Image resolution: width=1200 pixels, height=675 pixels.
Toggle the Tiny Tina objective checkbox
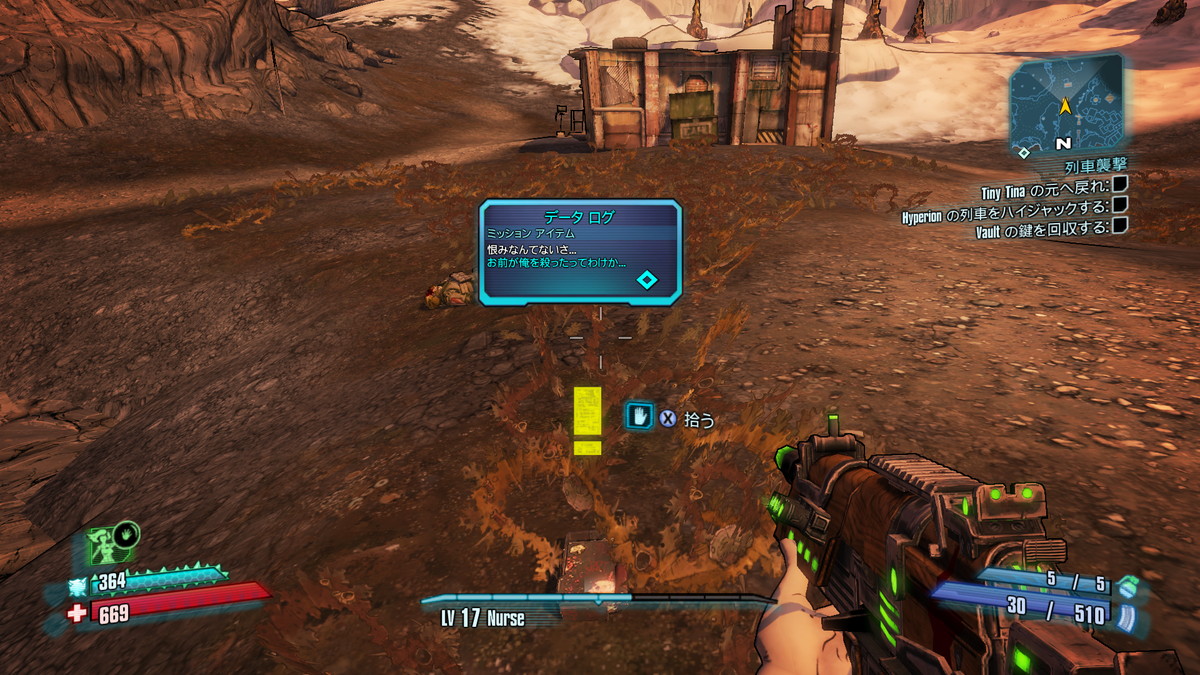tap(1121, 184)
